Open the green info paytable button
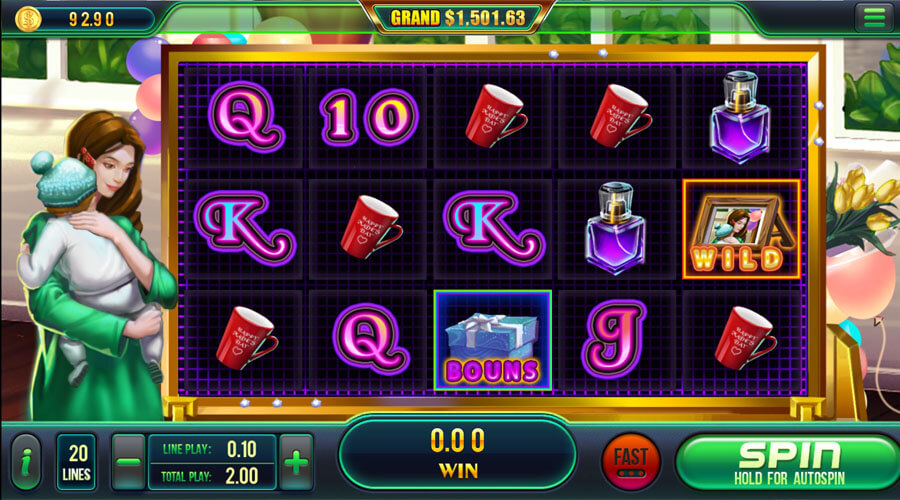 coord(26,462)
